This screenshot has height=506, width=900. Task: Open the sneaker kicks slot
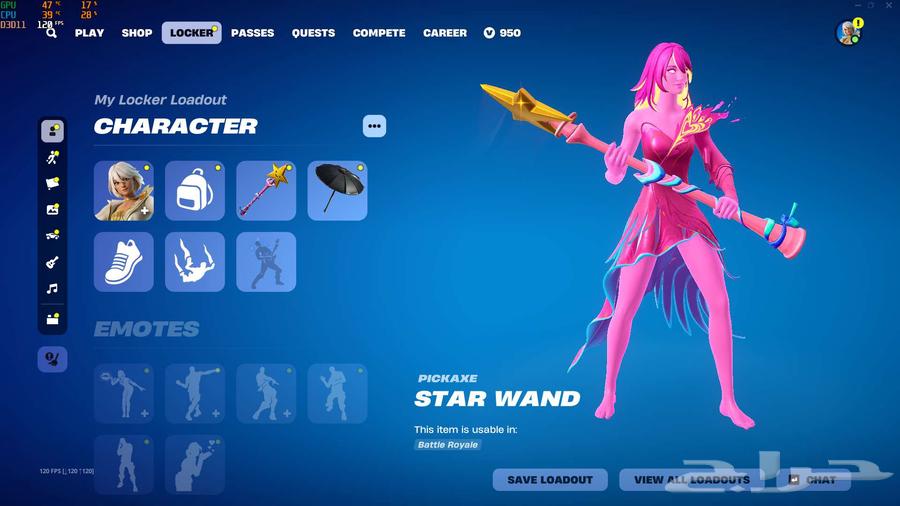124,262
